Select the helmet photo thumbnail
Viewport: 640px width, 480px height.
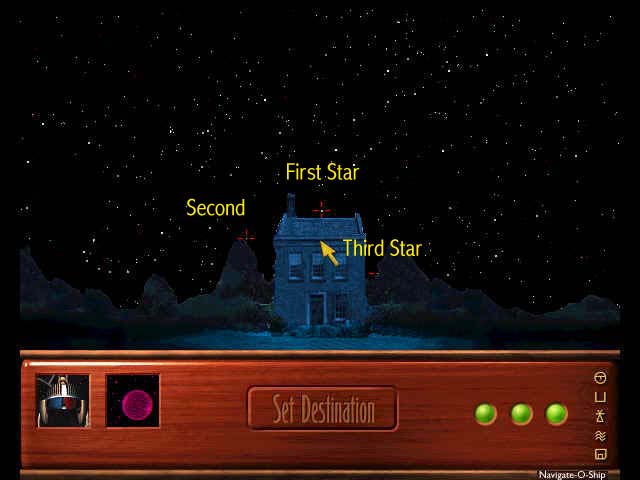pyautogui.click(x=63, y=401)
